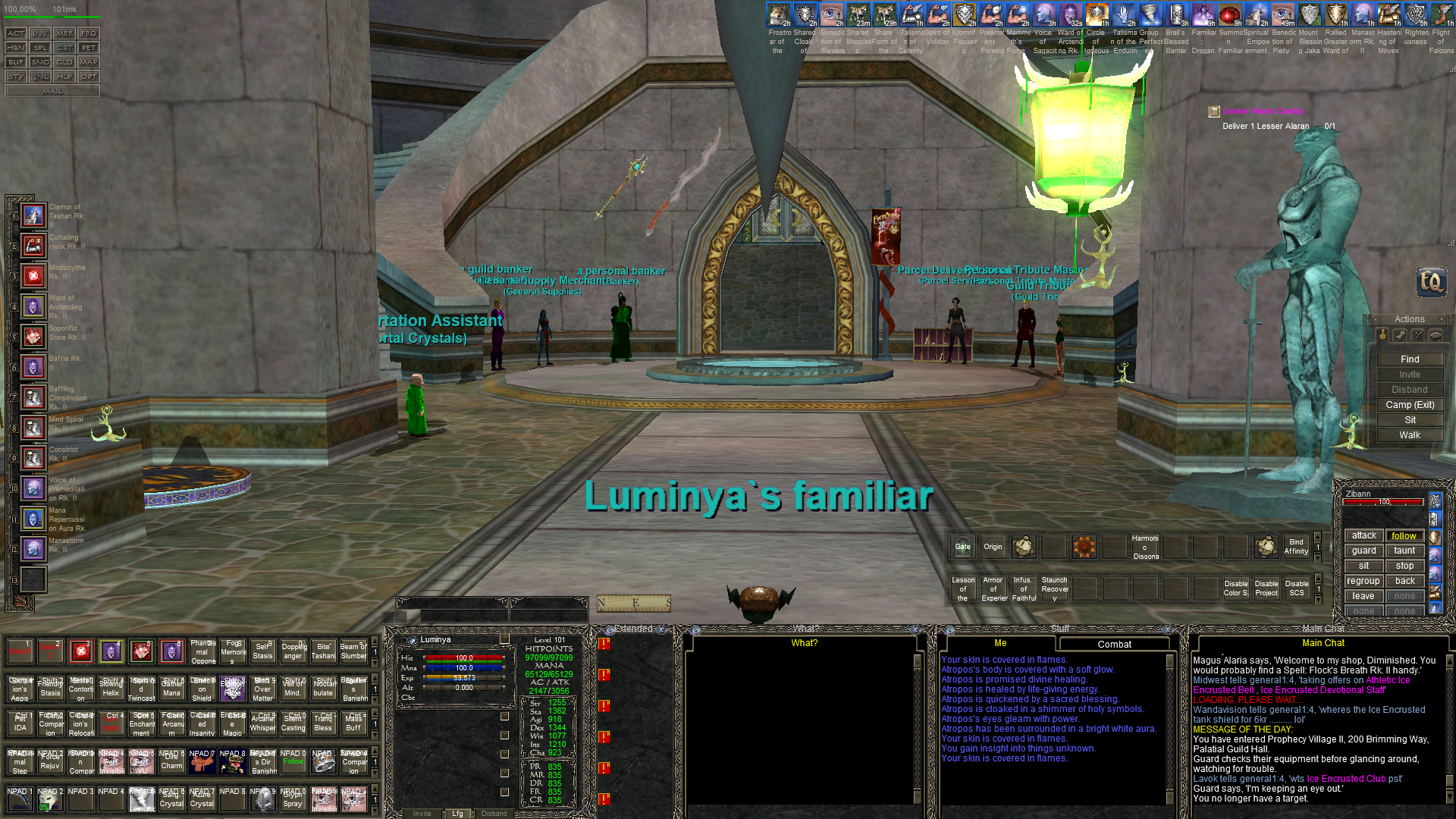Command the pet to attack
Image resolution: width=1456 pixels, height=819 pixels.
click(x=1363, y=535)
